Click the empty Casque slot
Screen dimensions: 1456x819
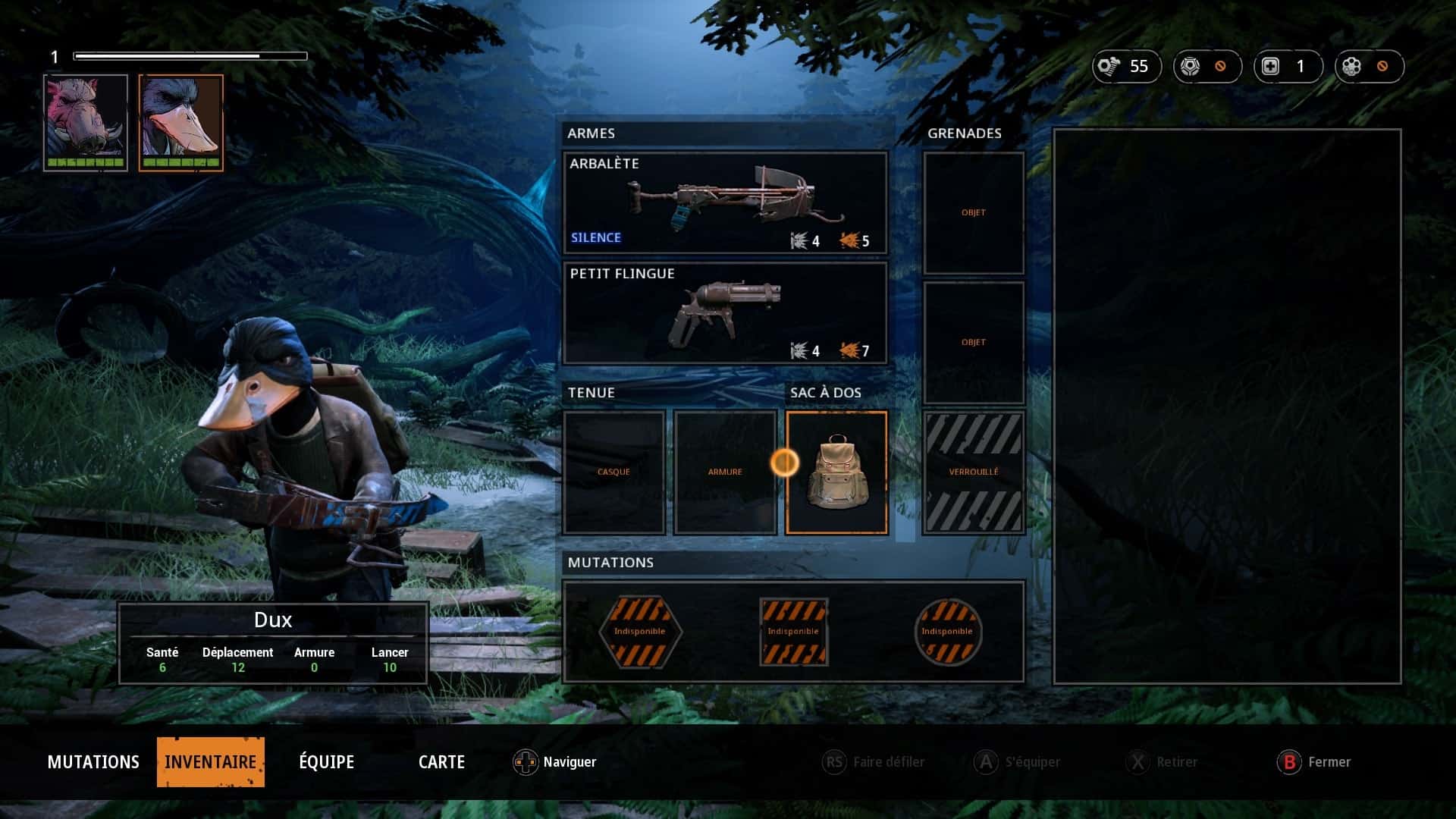pos(613,472)
